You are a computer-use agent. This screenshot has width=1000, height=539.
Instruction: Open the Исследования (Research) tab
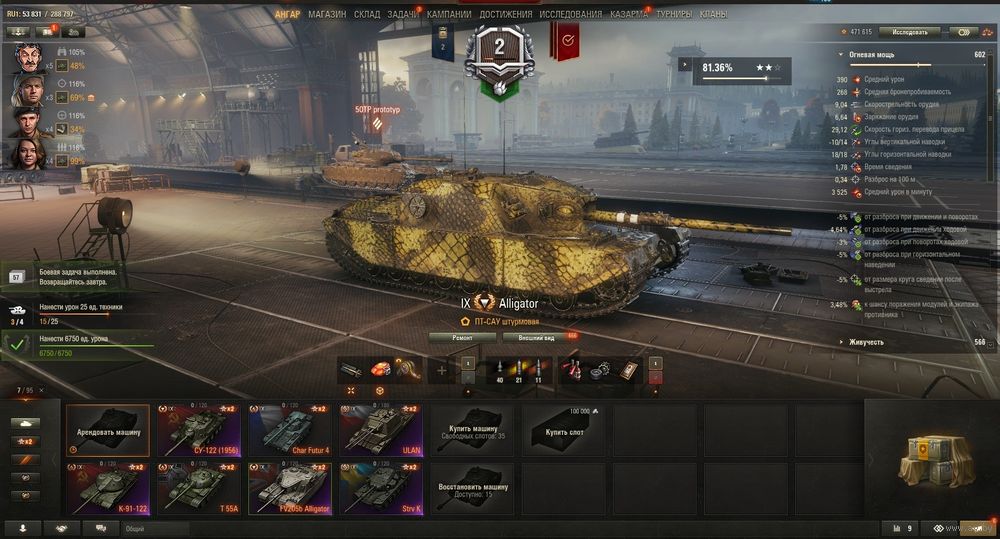pos(571,15)
